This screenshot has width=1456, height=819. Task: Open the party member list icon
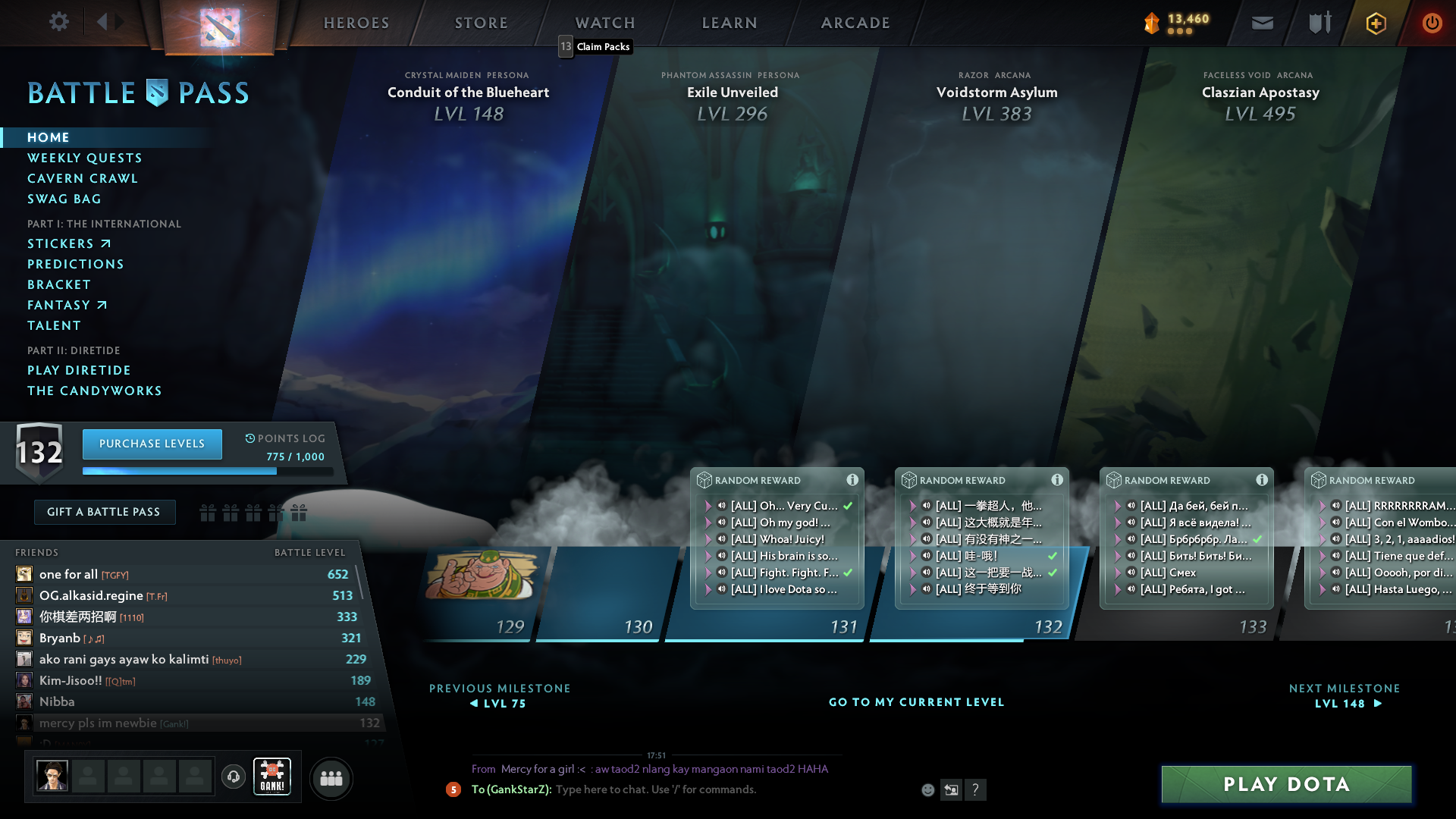point(331,778)
